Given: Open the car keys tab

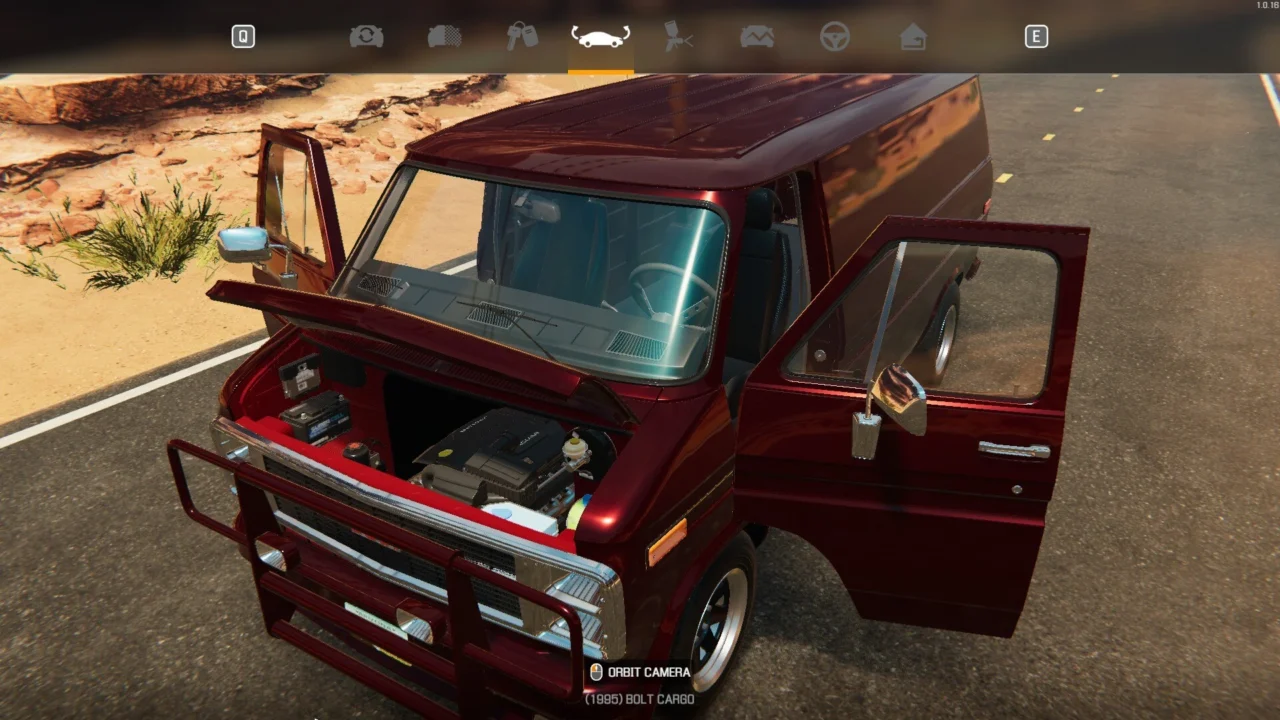Looking at the screenshot, I should (x=522, y=37).
